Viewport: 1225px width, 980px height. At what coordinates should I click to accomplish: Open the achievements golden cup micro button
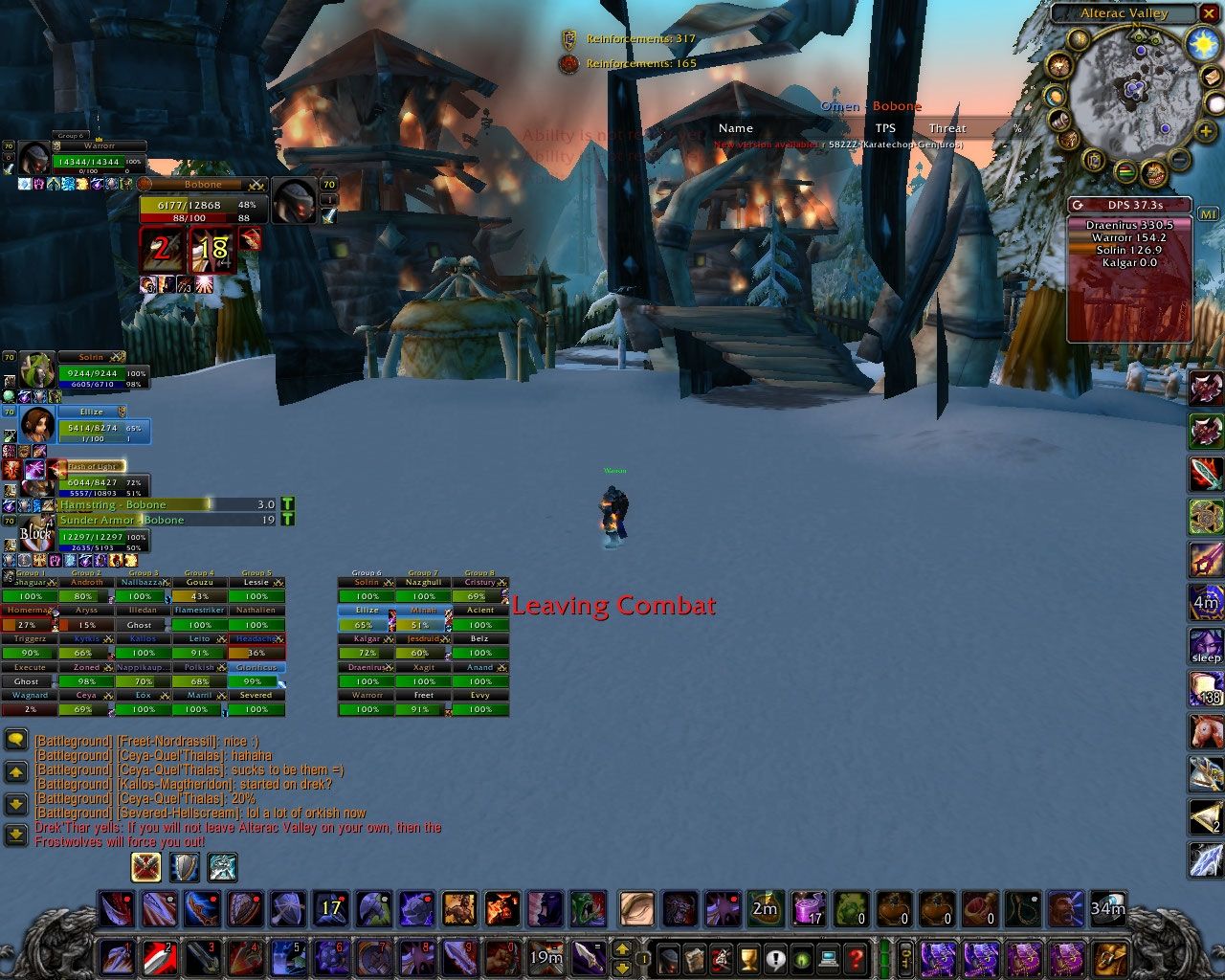(x=749, y=957)
